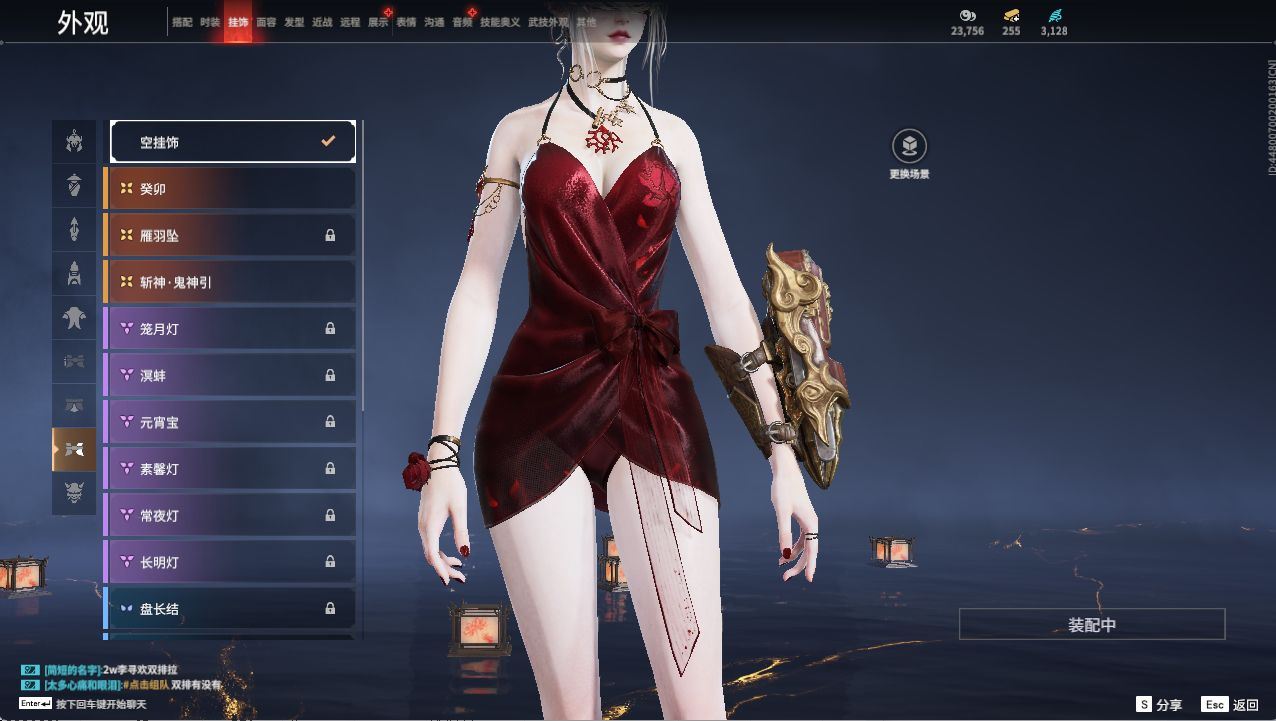Screen dimensions: 1276x721
Task: Click the 装配中 equip button
Action: (x=1092, y=625)
